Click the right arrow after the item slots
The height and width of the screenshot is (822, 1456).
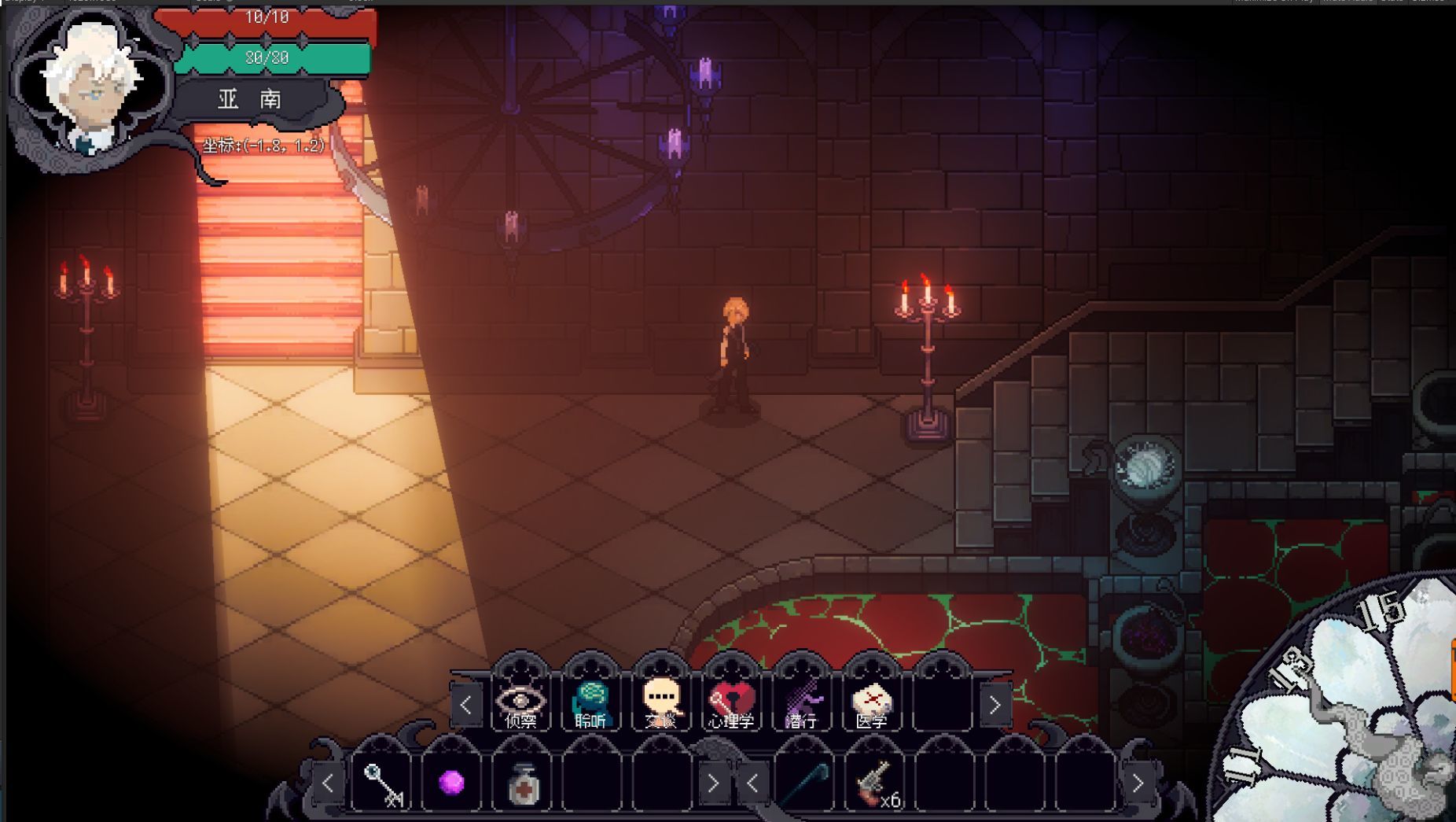tap(712, 783)
